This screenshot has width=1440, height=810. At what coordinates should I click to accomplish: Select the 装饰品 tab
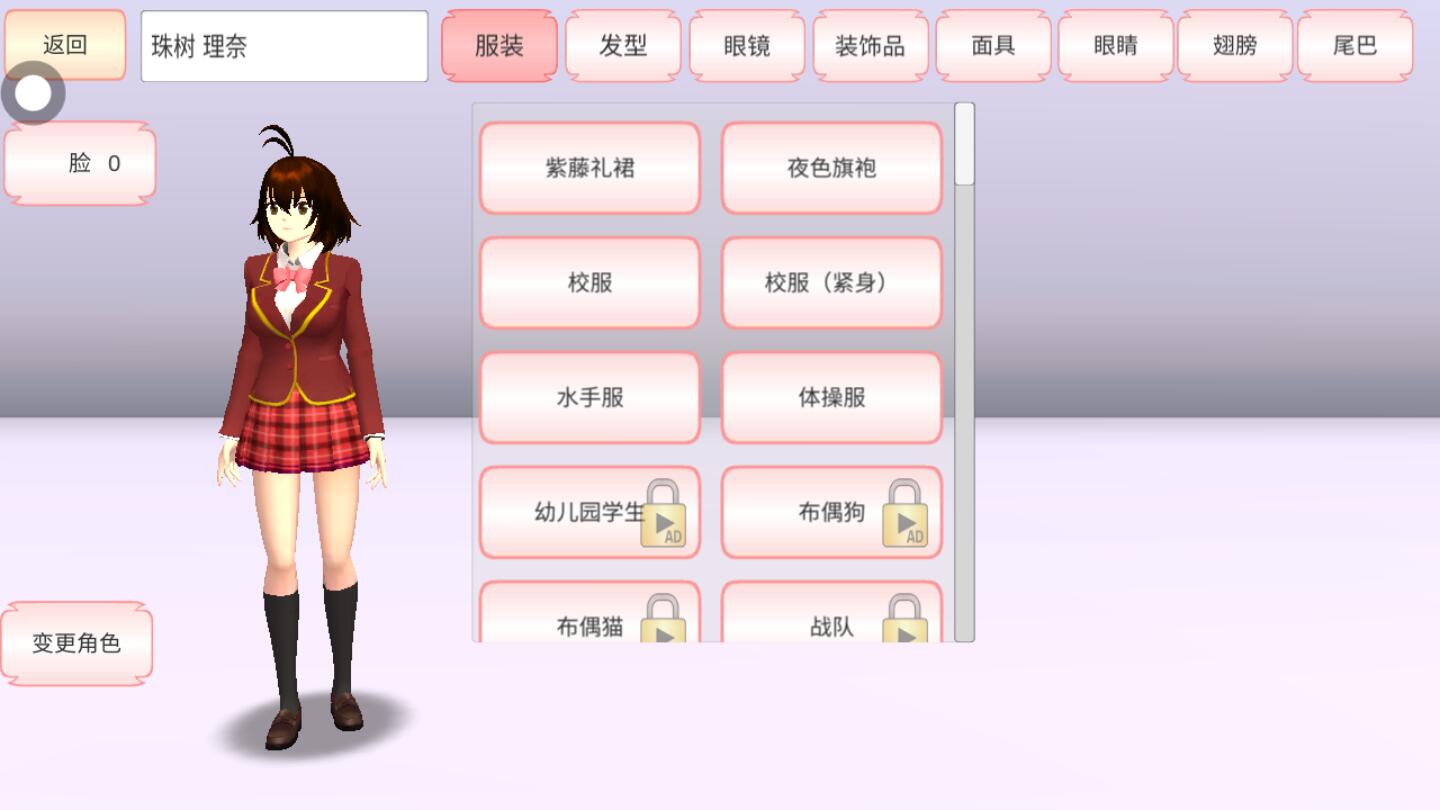(x=869, y=44)
